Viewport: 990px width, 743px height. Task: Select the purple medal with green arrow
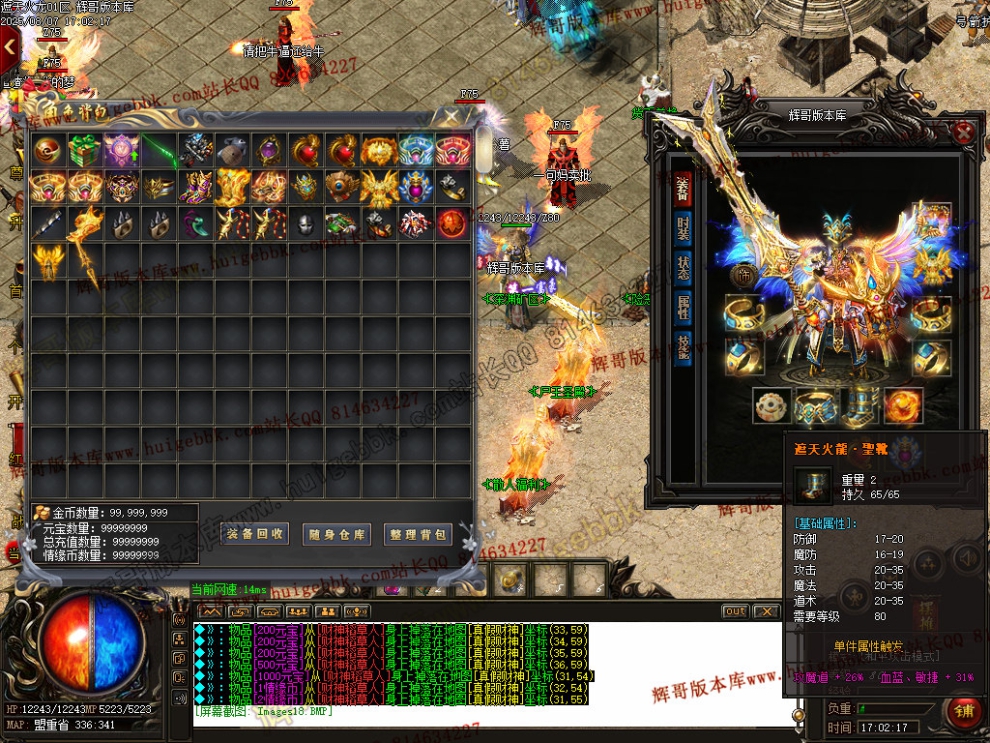coord(120,151)
